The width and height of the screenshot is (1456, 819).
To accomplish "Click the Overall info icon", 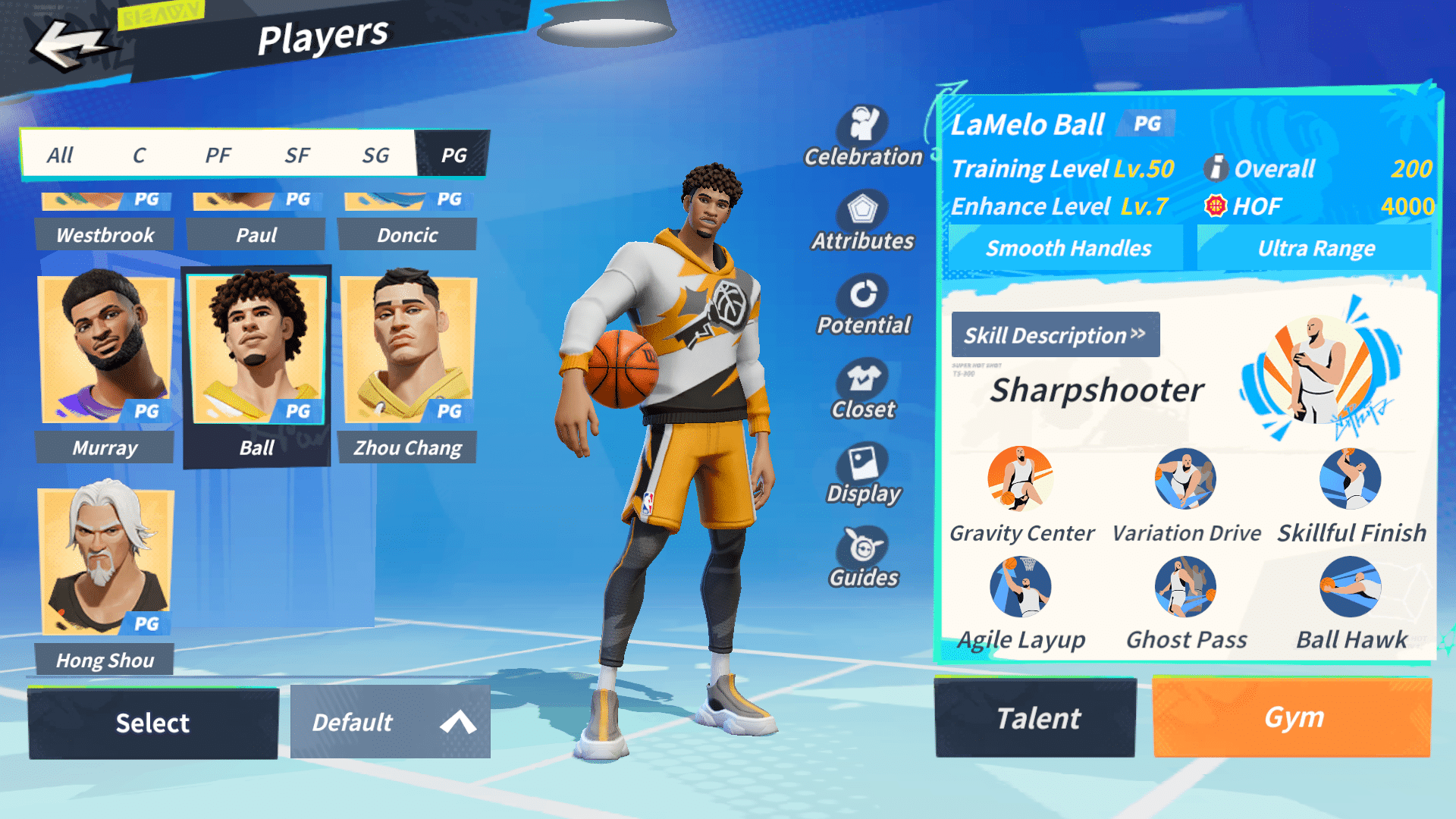I will click(x=1216, y=168).
